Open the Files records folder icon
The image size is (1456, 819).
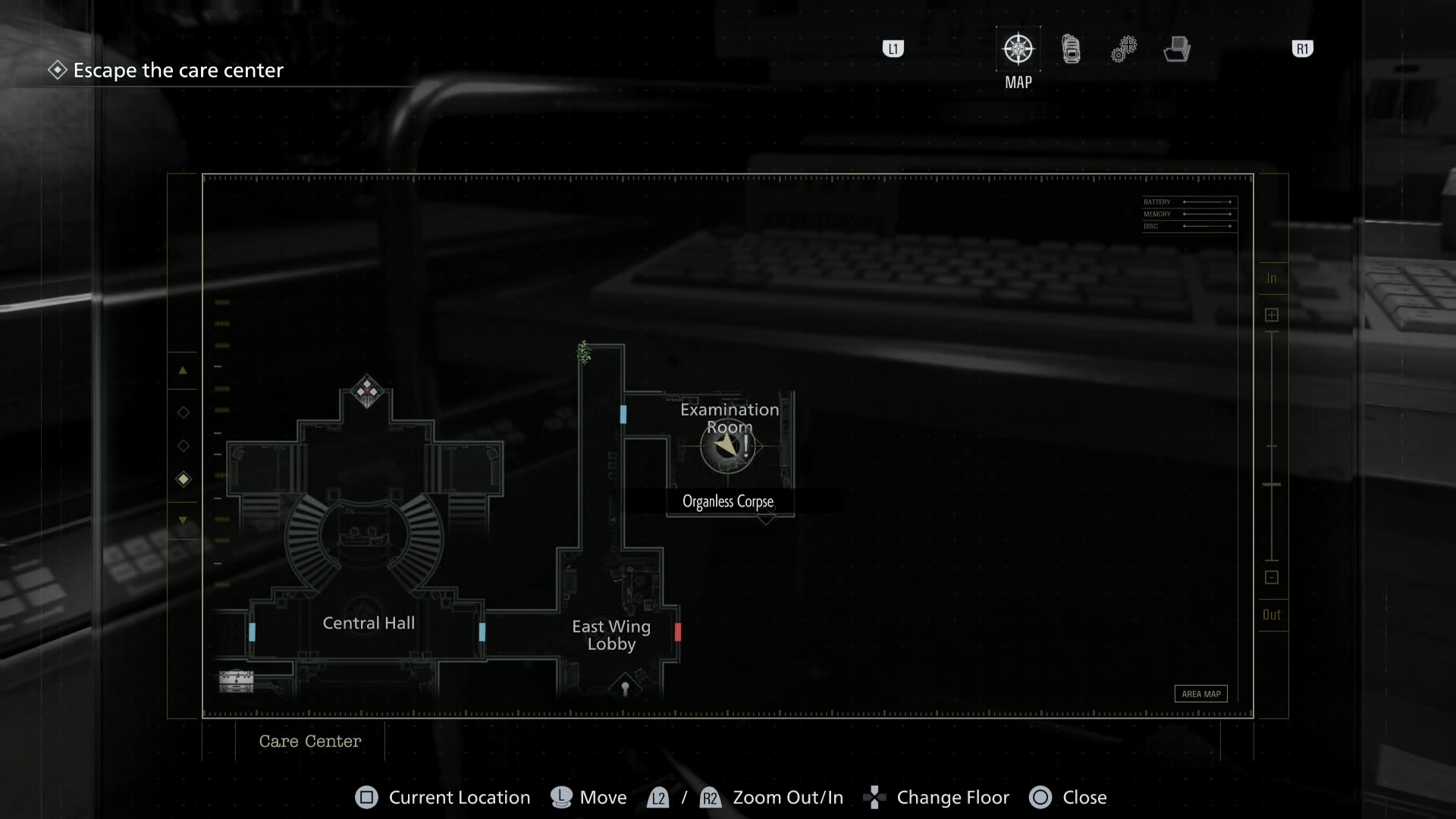[x=1176, y=48]
